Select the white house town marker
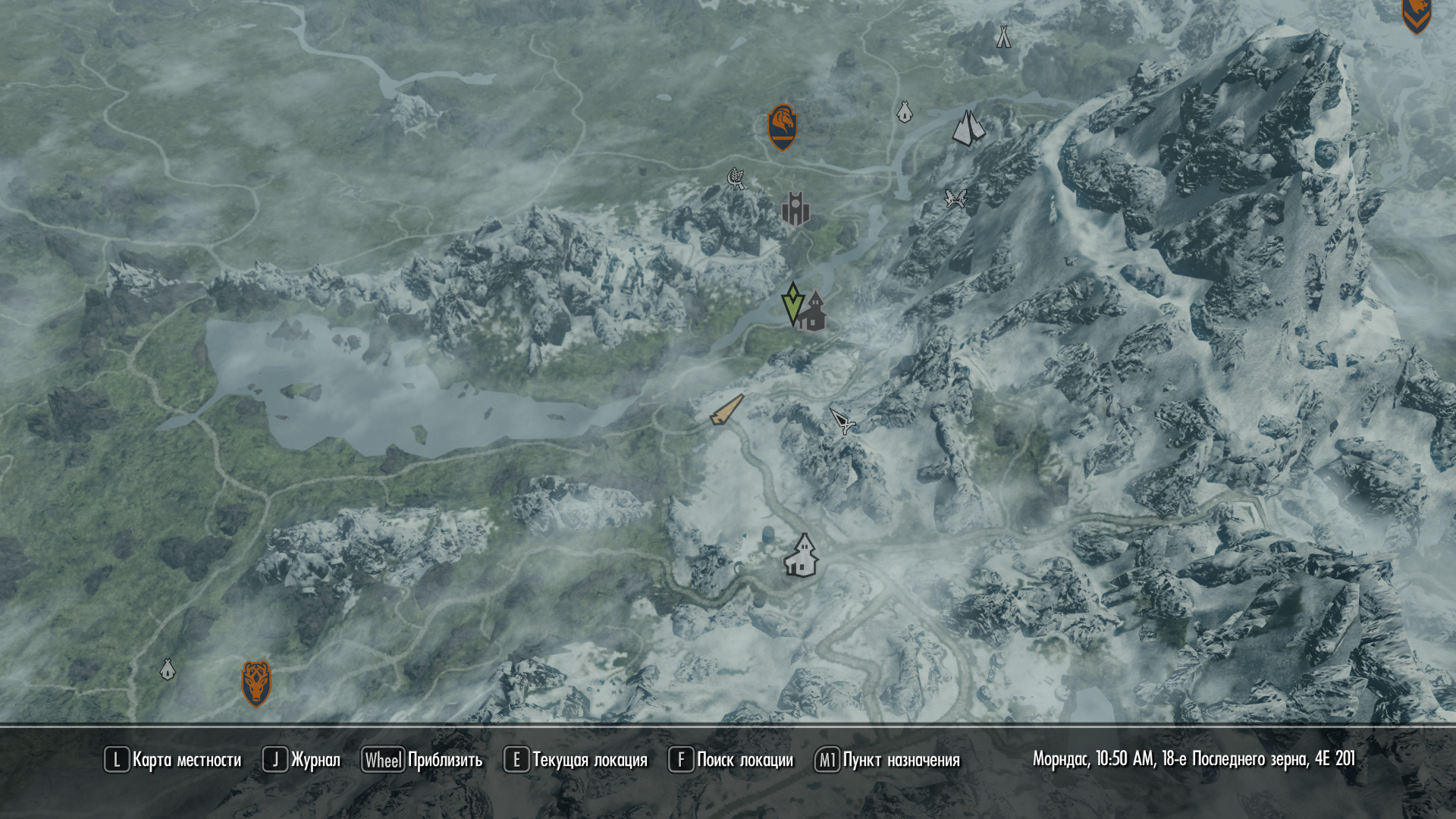Screen dimensions: 1456x819 [x=802, y=555]
